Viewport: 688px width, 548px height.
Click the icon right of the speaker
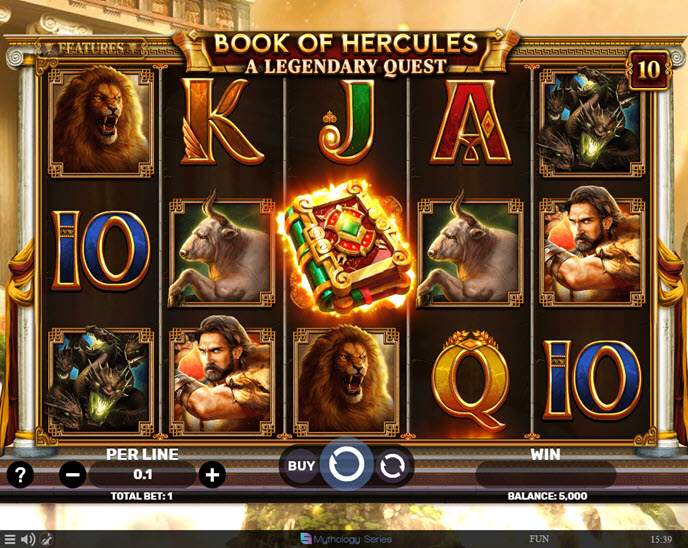(x=46, y=539)
